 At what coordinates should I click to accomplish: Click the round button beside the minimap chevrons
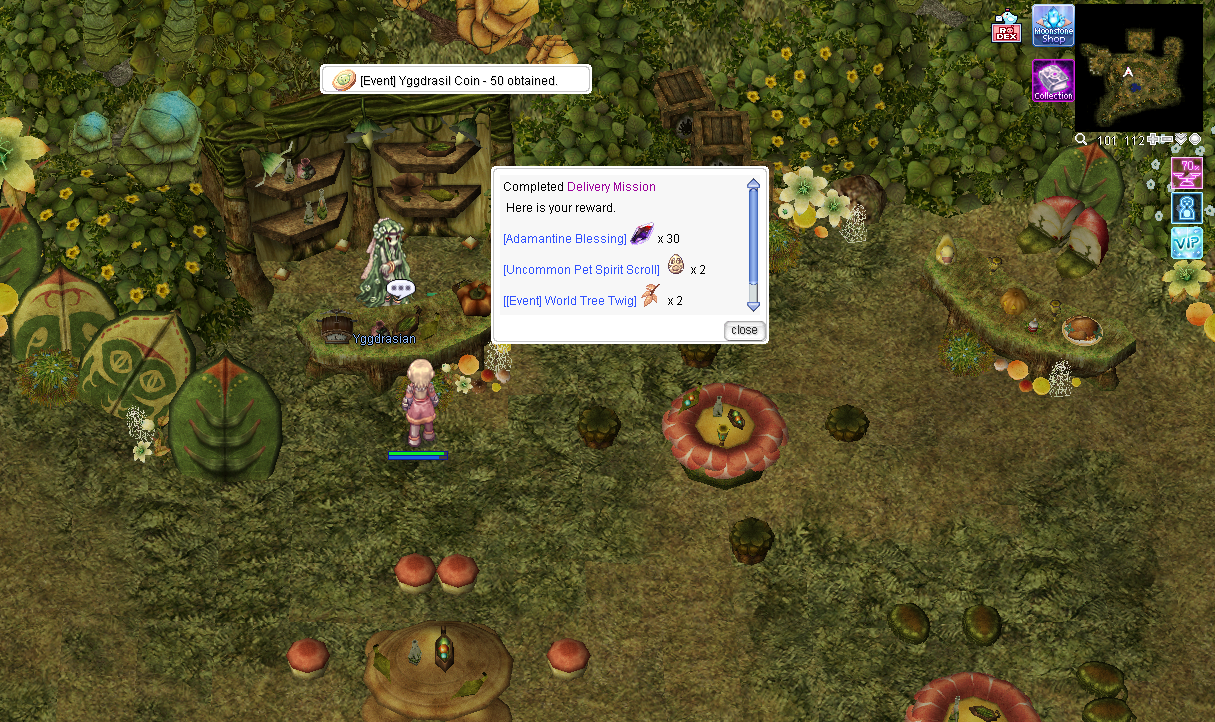pyautogui.click(x=1195, y=139)
